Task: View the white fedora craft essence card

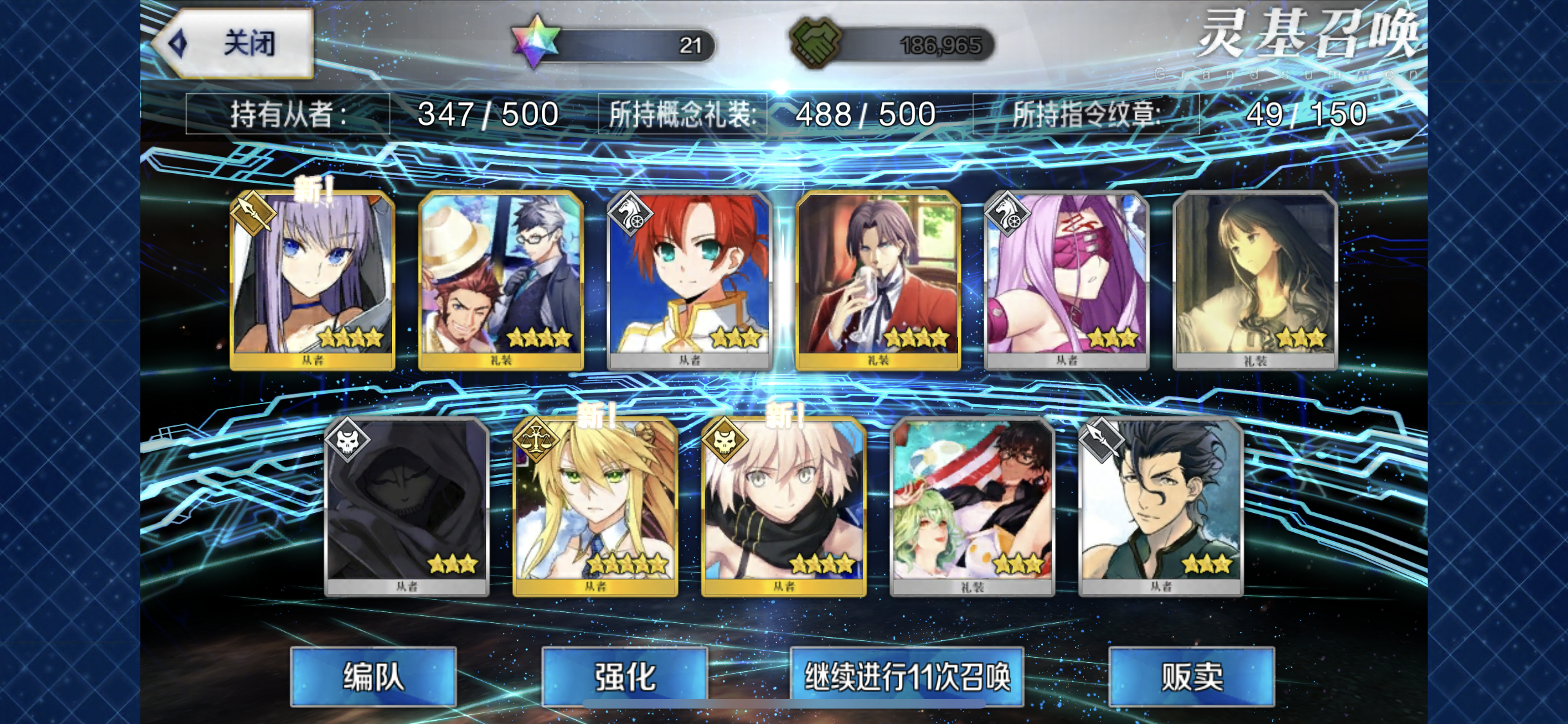Action: pyautogui.click(x=501, y=281)
